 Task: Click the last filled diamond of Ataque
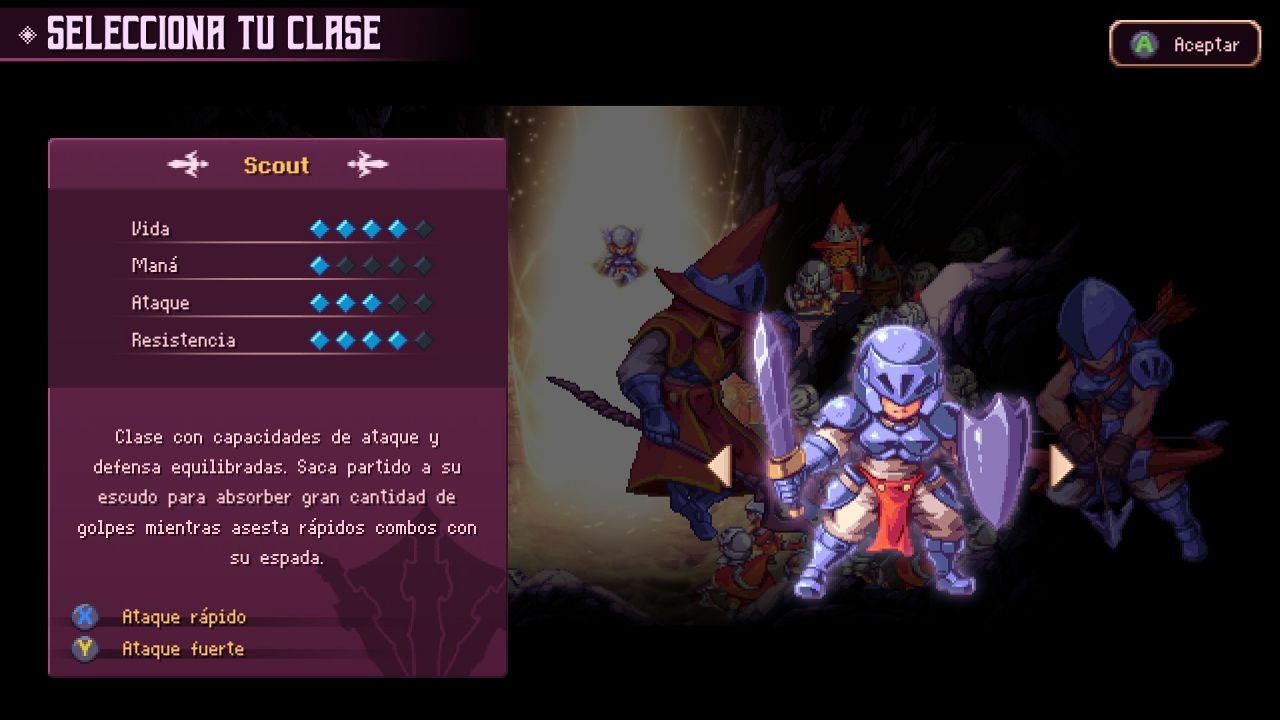click(370, 302)
